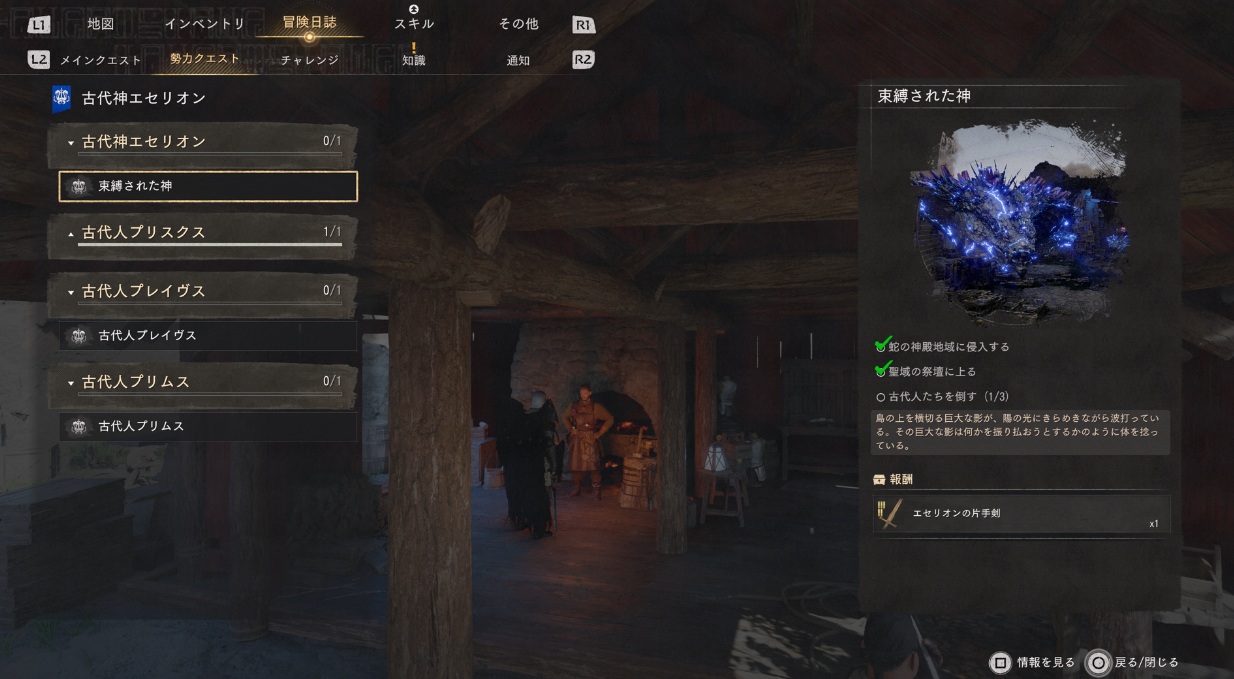Collapse the 古代人プリムス quest group header
Image resolution: width=1234 pixels, height=679 pixels.
pos(203,382)
